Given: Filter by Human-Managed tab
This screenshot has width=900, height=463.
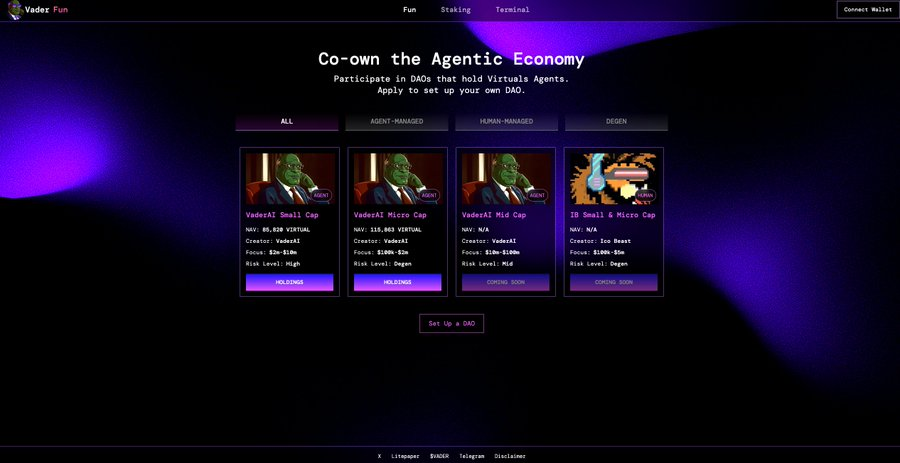Looking at the screenshot, I should coord(506,122).
